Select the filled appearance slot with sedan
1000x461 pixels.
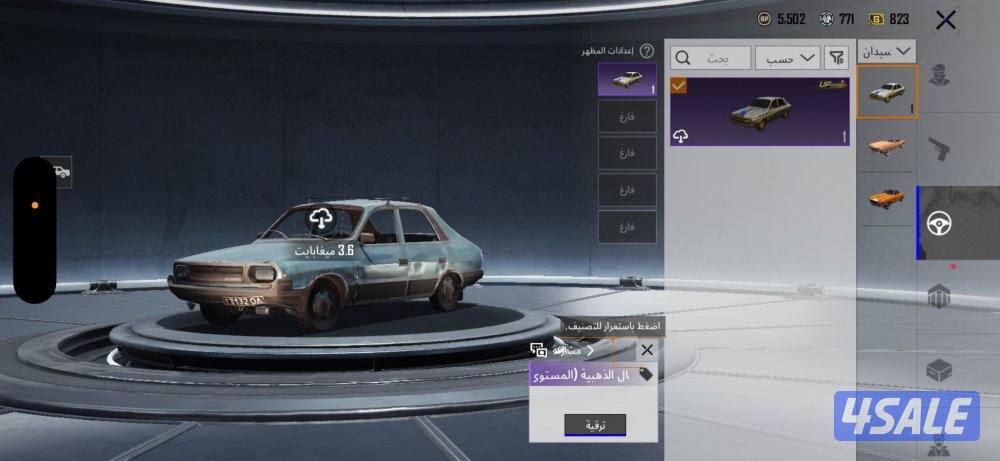coord(627,79)
